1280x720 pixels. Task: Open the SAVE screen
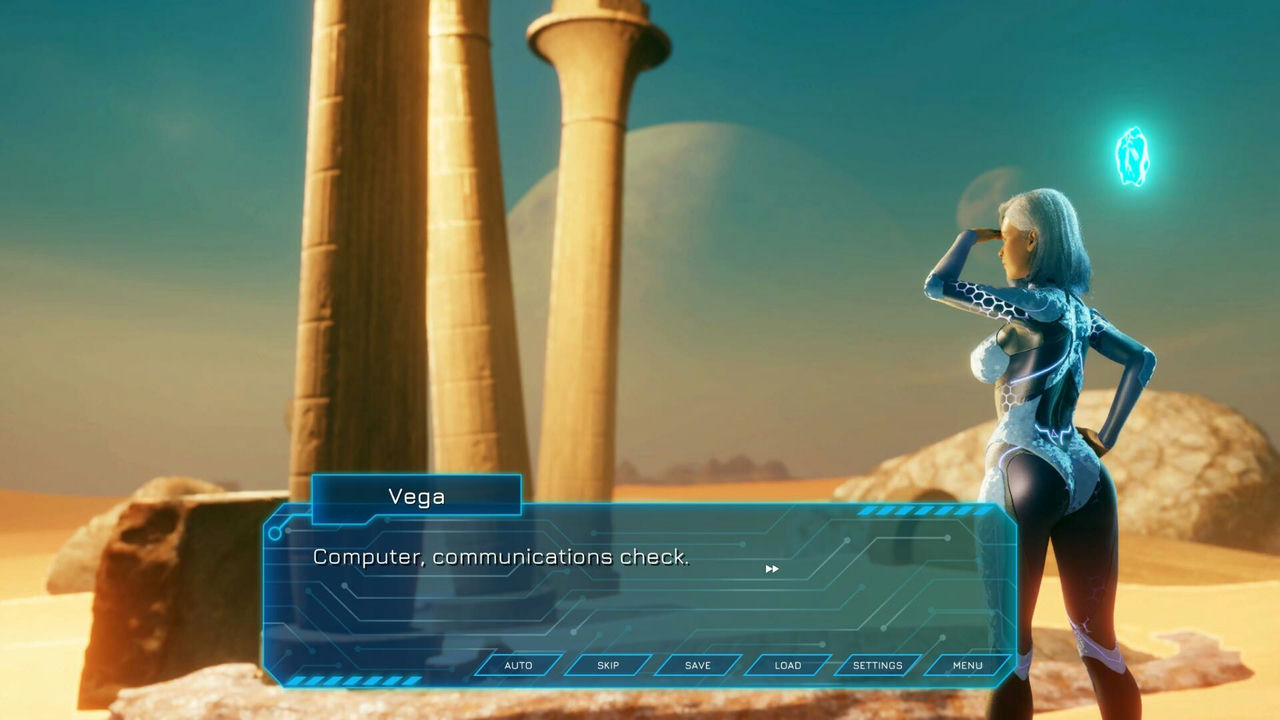tap(696, 665)
